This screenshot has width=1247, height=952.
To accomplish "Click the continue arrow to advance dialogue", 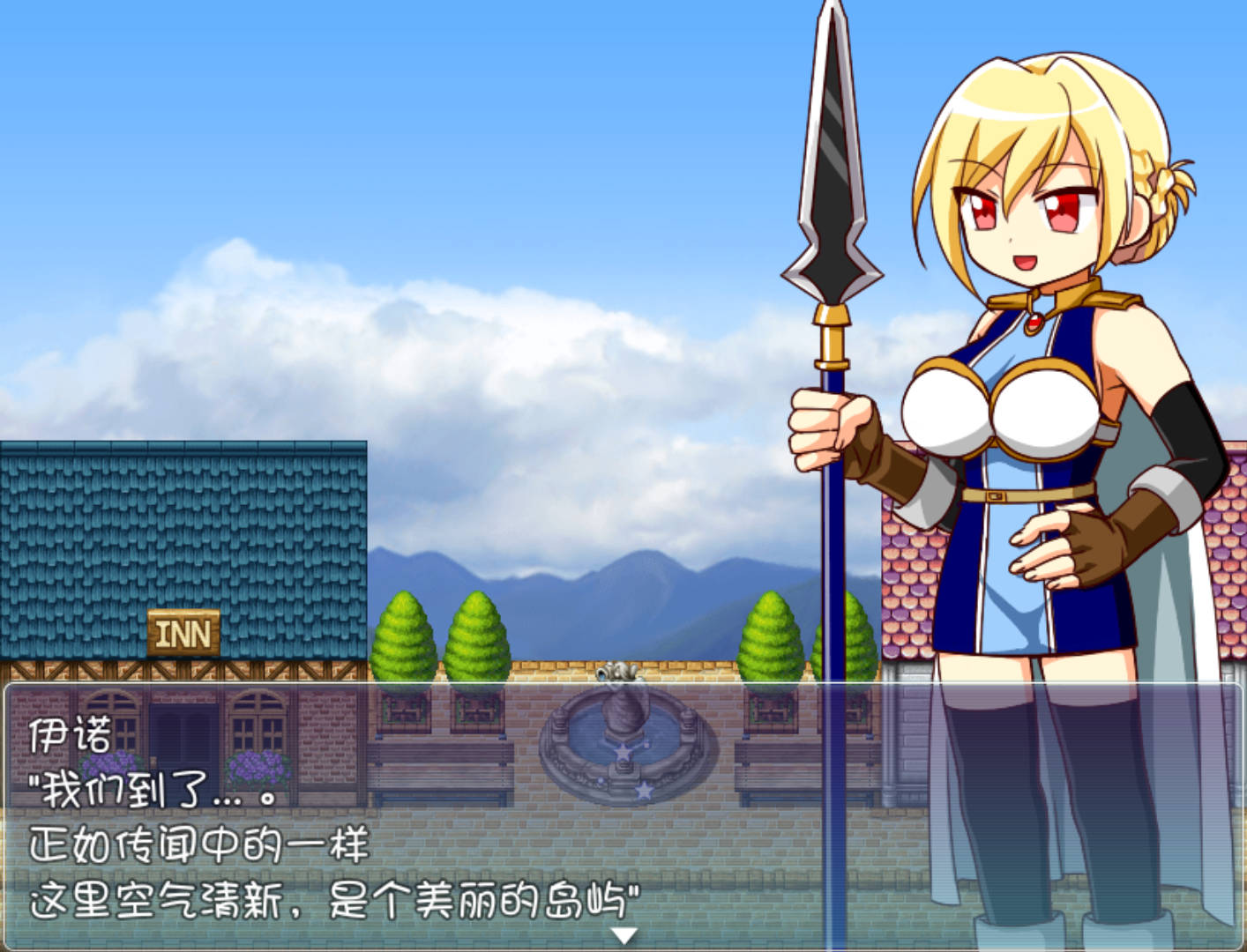I will [623, 936].
